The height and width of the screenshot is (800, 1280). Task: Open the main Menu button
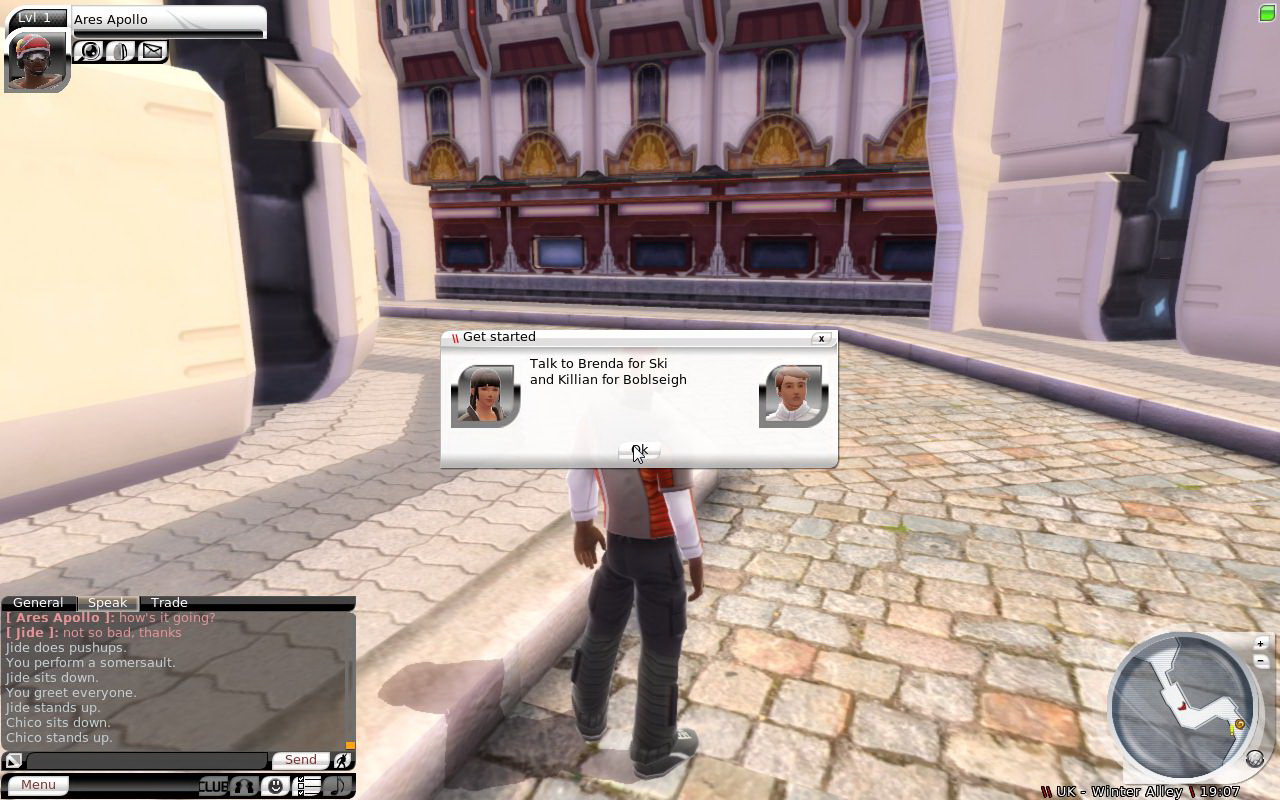pos(39,785)
